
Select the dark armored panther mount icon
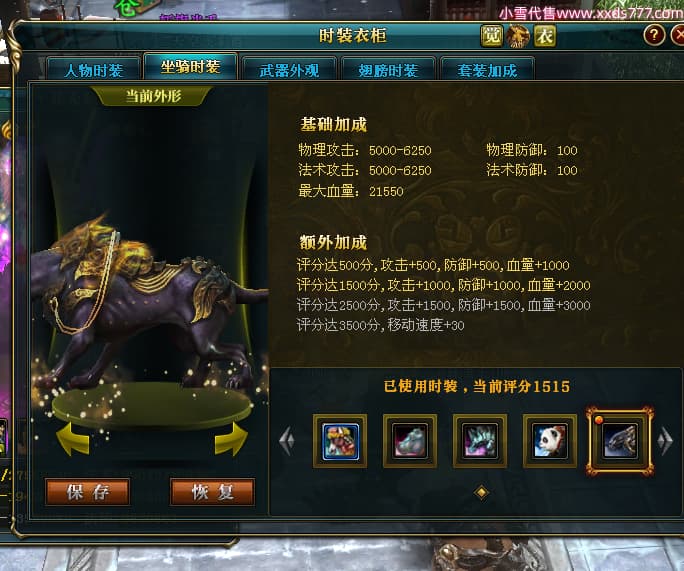[620, 440]
